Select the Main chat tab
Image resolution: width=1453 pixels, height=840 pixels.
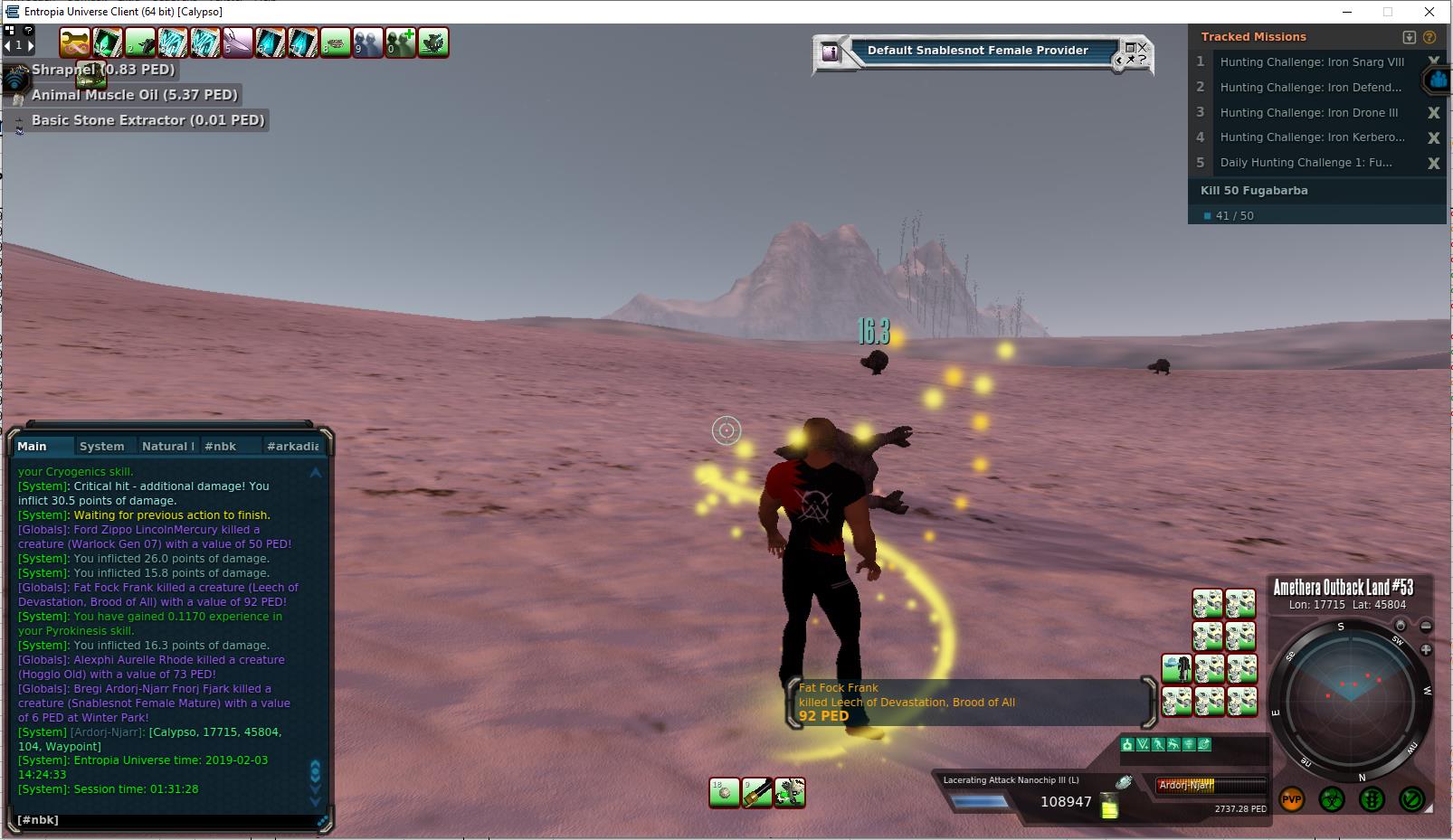(x=33, y=446)
